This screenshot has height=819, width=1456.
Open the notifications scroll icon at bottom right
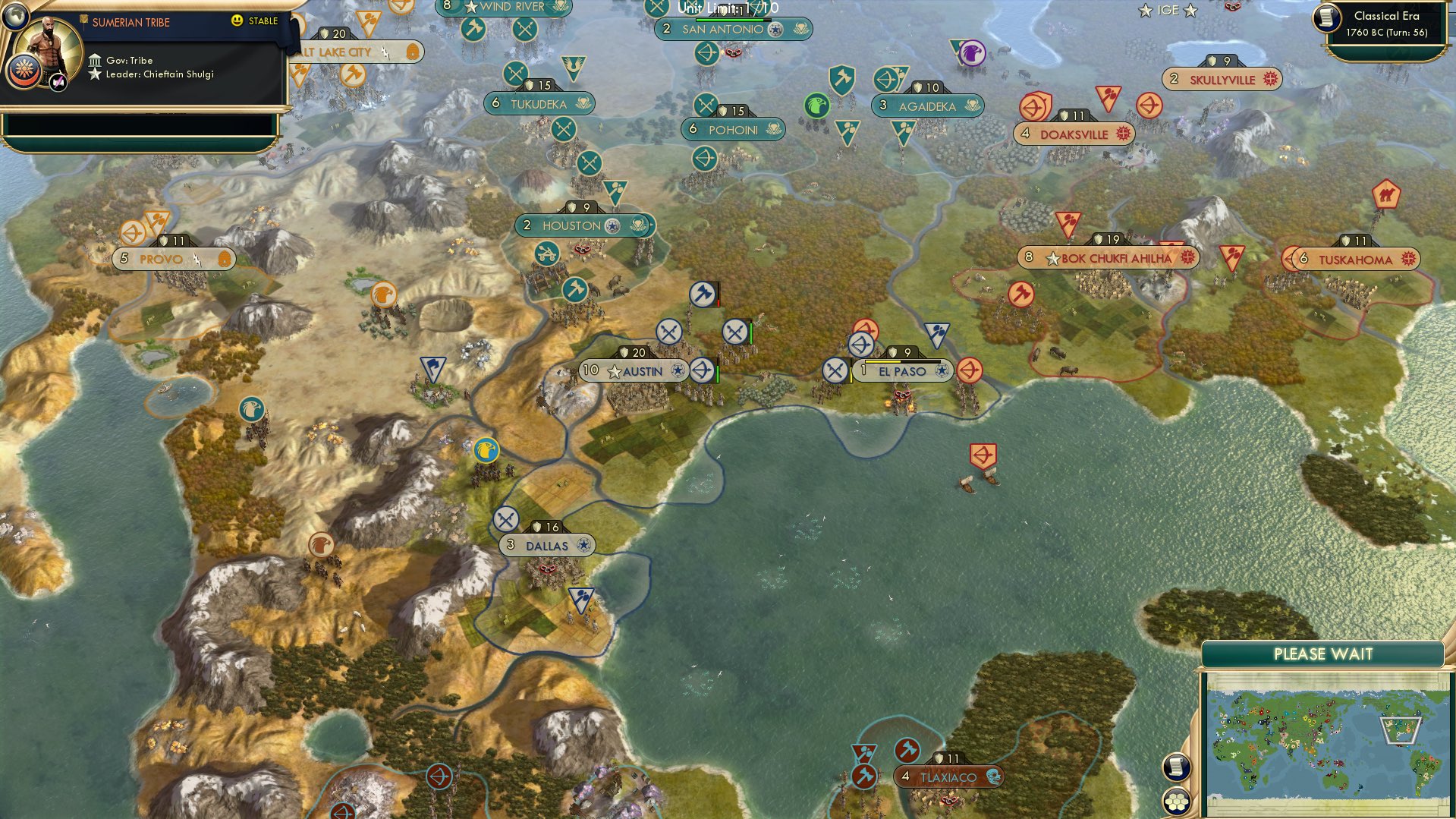(x=1175, y=767)
